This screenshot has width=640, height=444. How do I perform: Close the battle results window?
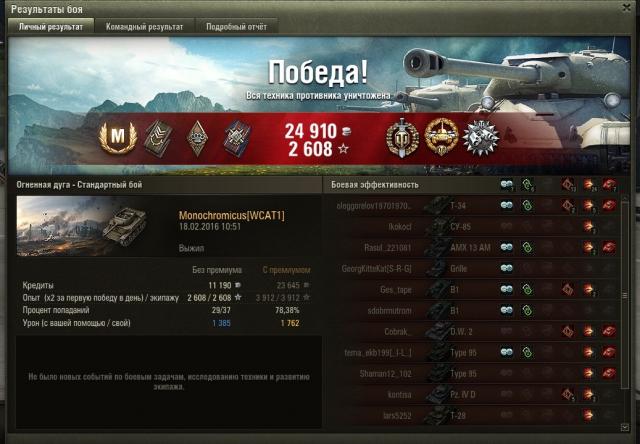(x=626, y=8)
